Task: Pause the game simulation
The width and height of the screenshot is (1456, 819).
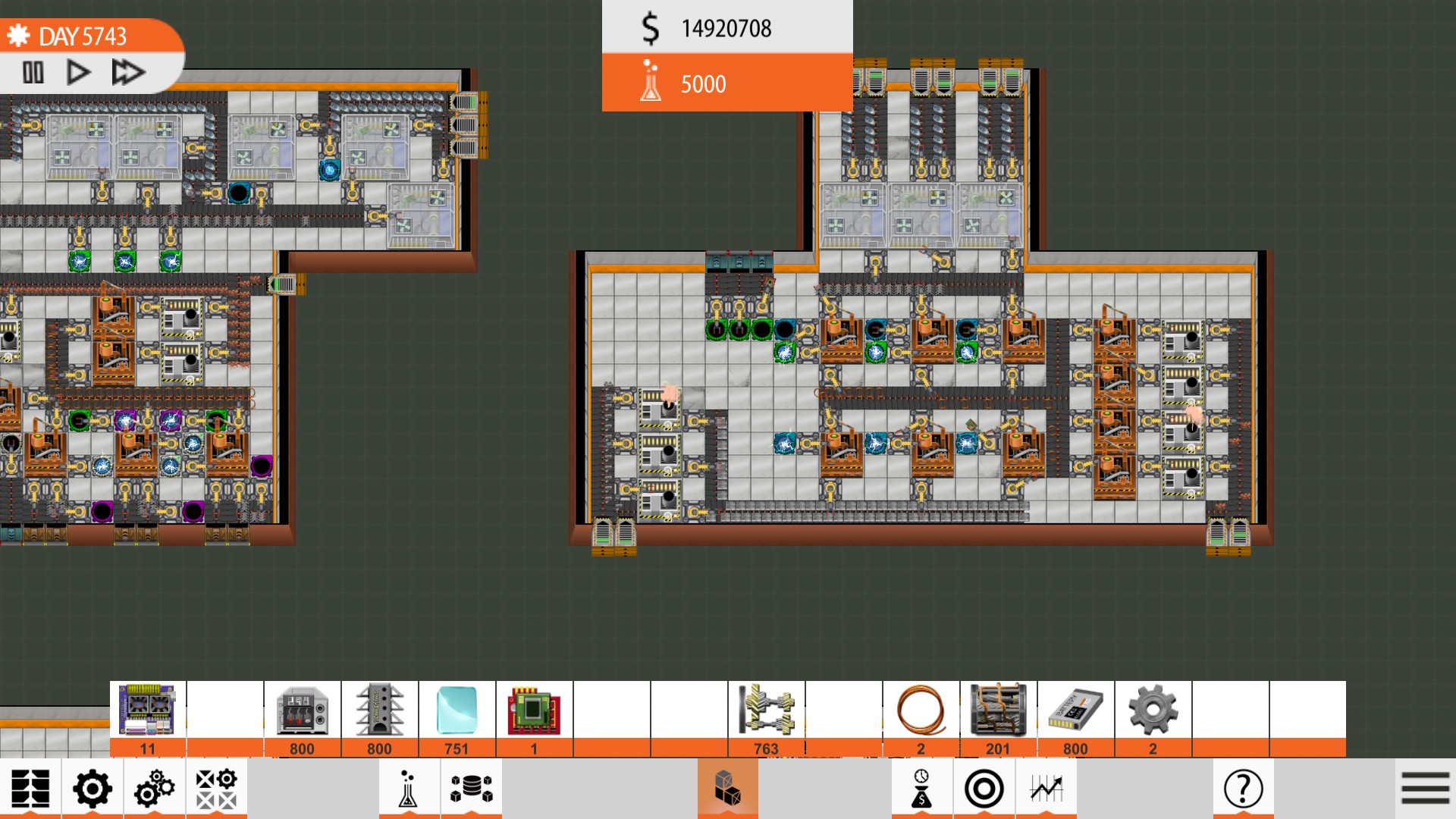Action: click(x=33, y=72)
